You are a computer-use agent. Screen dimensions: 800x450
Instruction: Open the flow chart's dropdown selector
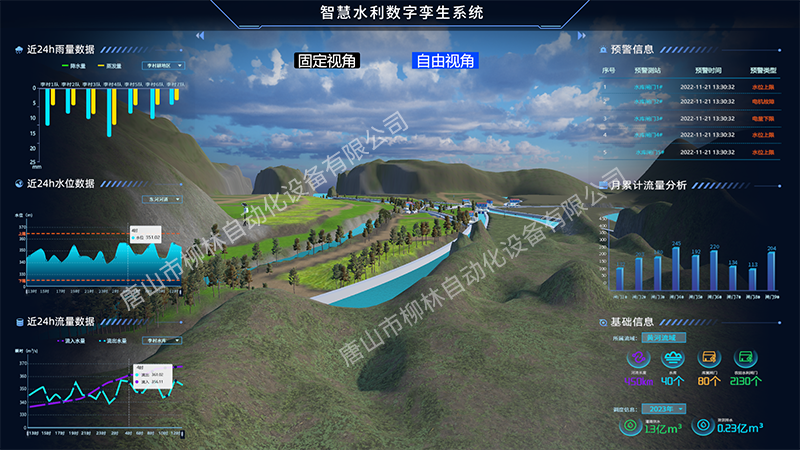(x=162, y=340)
